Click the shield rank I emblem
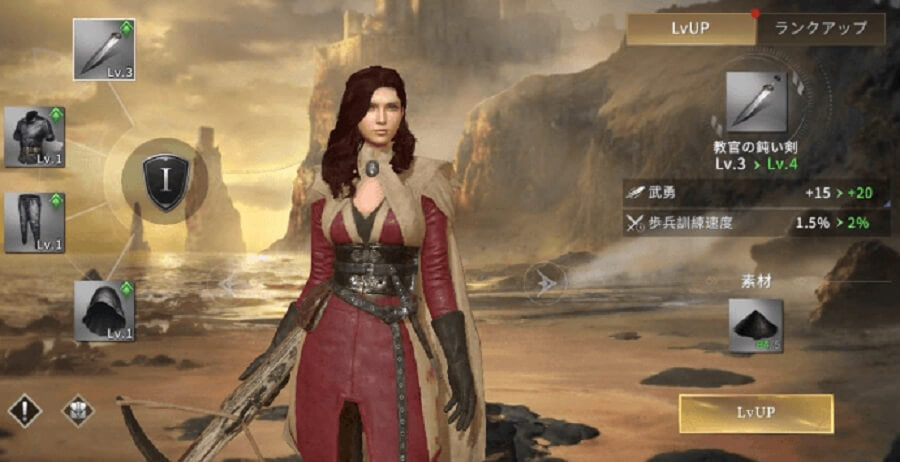The width and height of the screenshot is (900, 462). tap(164, 182)
